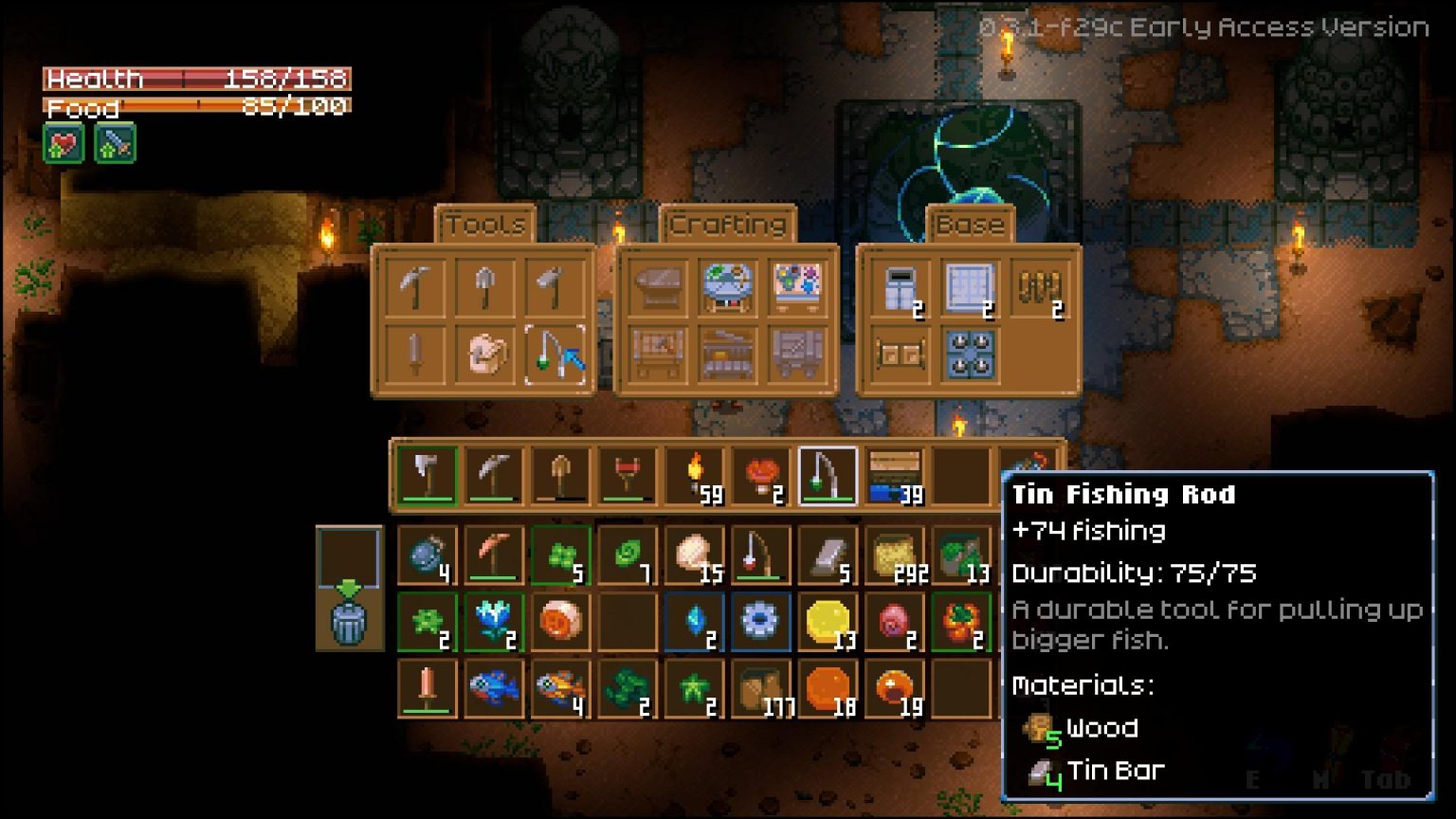Click the heart buff icon under Health
Viewport: 1456px width, 819px height.
coord(62,142)
